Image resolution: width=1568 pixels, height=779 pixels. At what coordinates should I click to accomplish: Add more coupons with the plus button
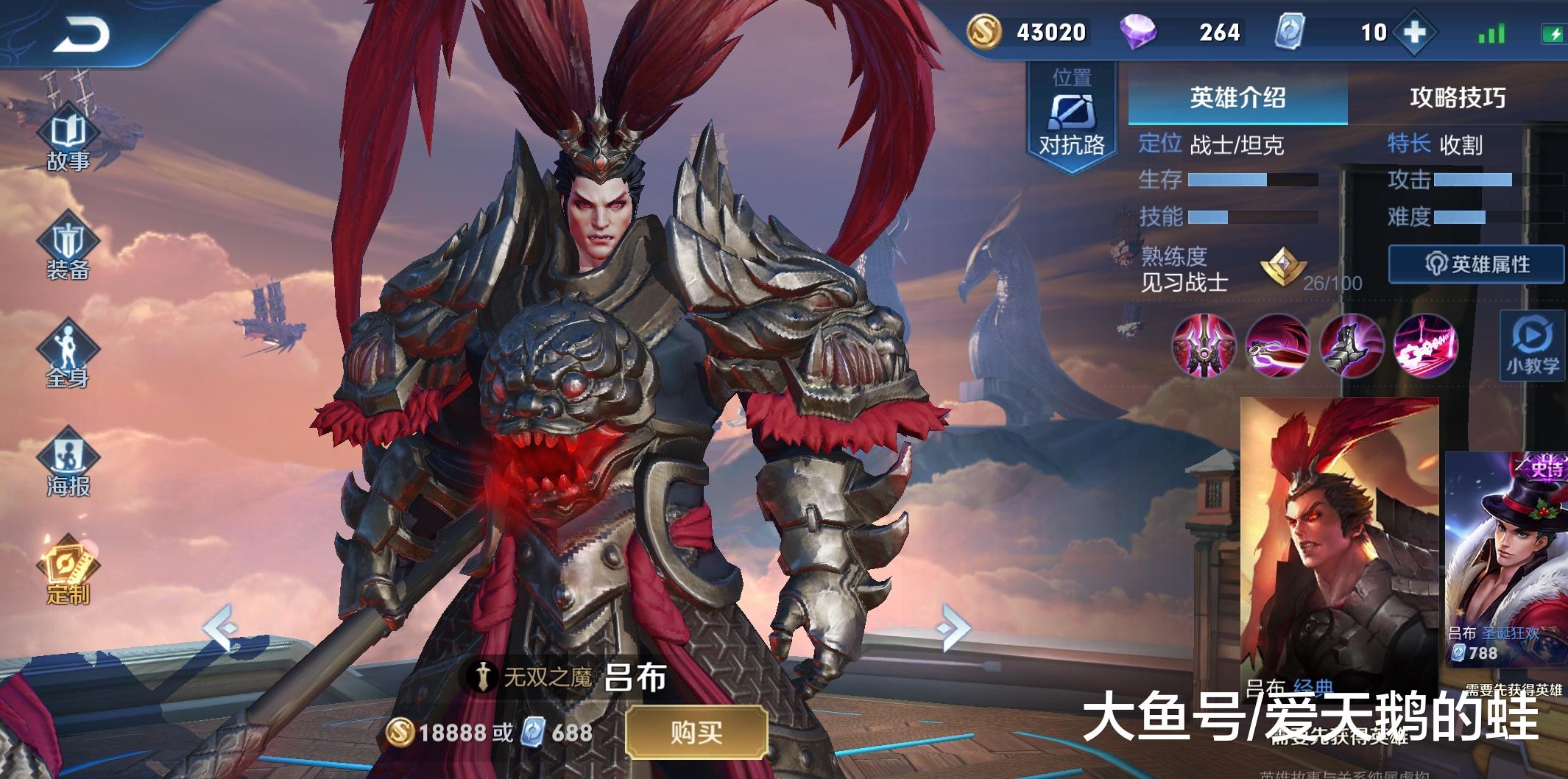[x=1414, y=32]
